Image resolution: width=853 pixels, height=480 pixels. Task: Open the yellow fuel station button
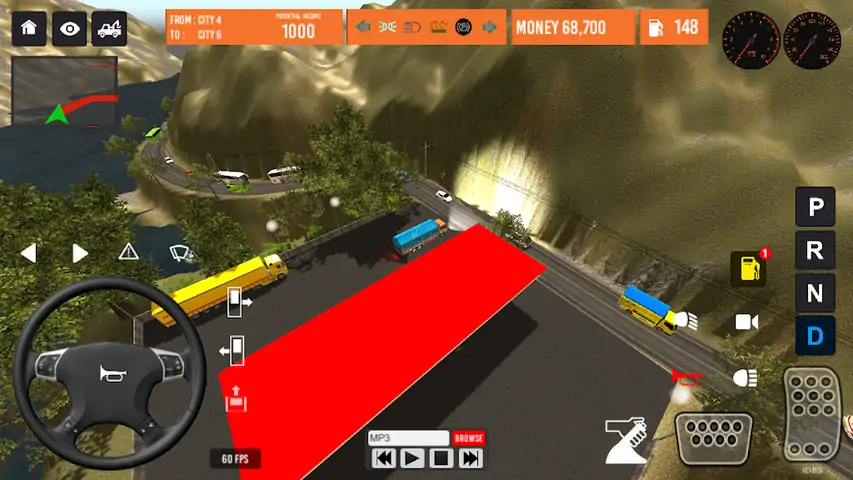tap(748, 269)
